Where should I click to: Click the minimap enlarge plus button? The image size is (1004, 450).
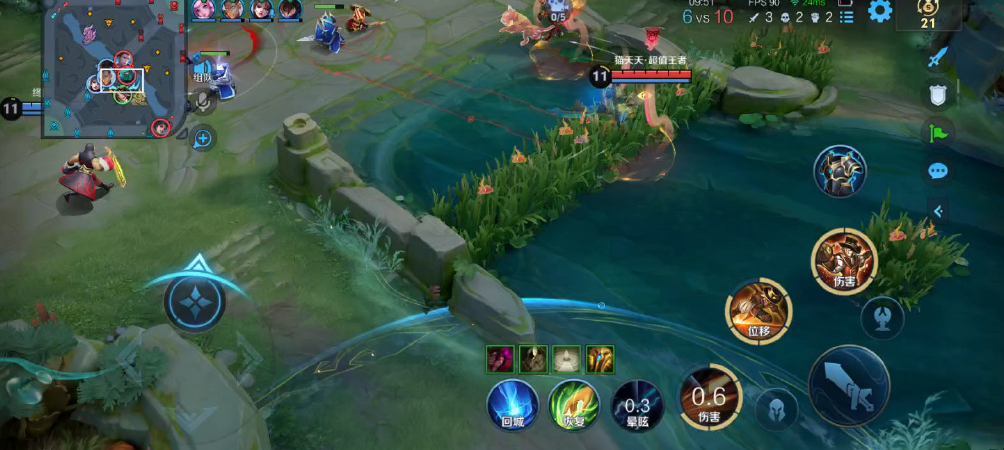coord(203,138)
